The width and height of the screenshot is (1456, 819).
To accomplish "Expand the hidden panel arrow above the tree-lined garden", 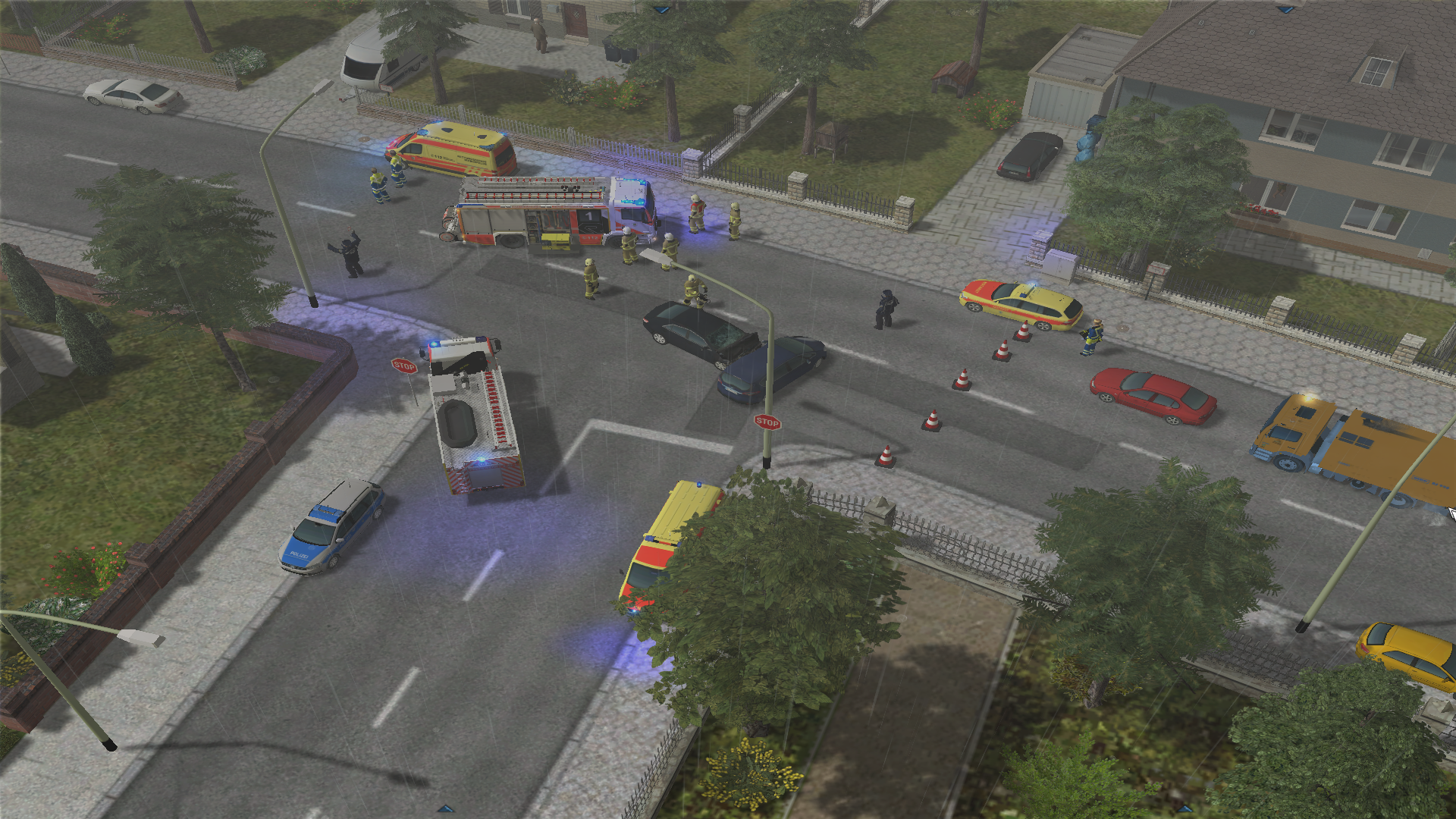I will pyautogui.click(x=662, y=10).
